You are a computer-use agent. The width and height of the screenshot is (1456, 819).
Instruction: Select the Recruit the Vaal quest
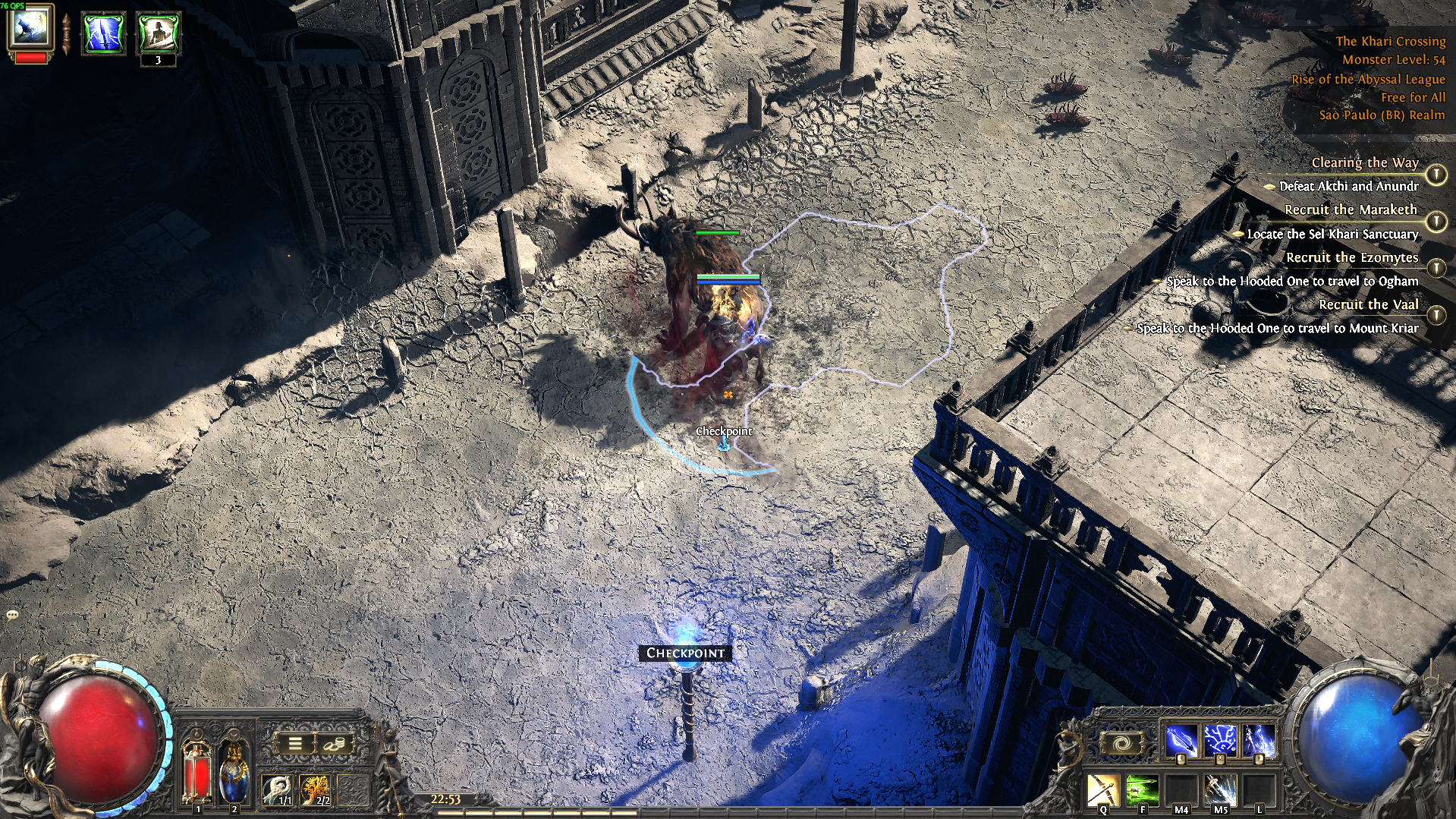tap(1368, 304)
